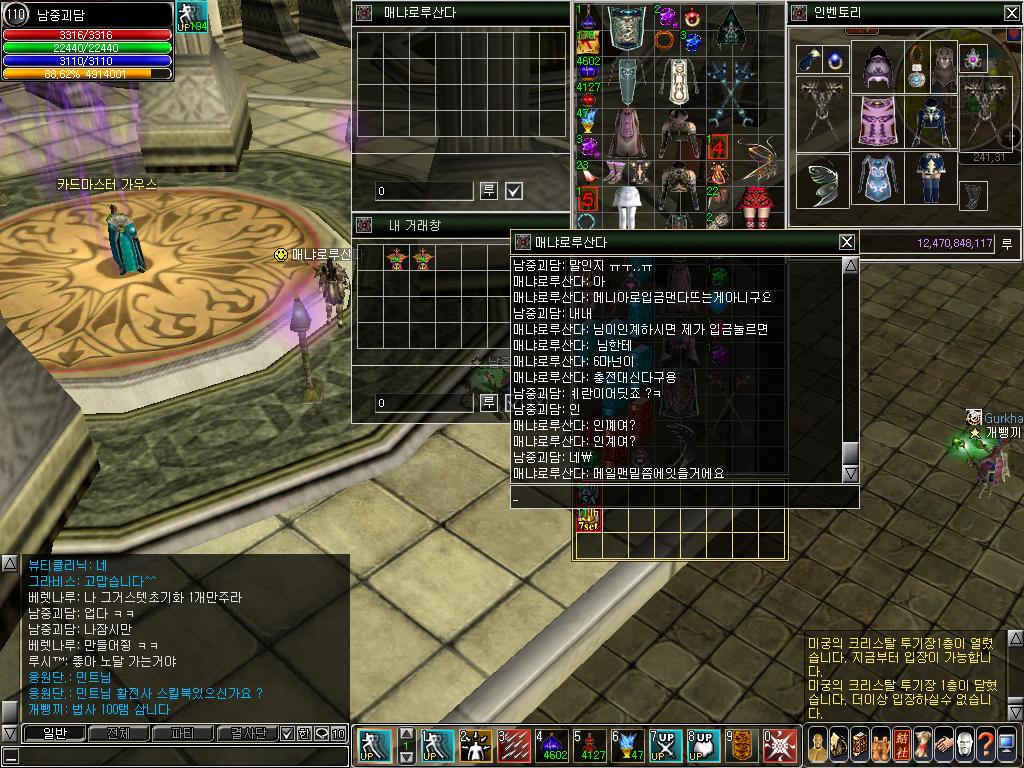
Task: Toggle the trade confirm checkbox in partner window
Action: tap(514, 190)
